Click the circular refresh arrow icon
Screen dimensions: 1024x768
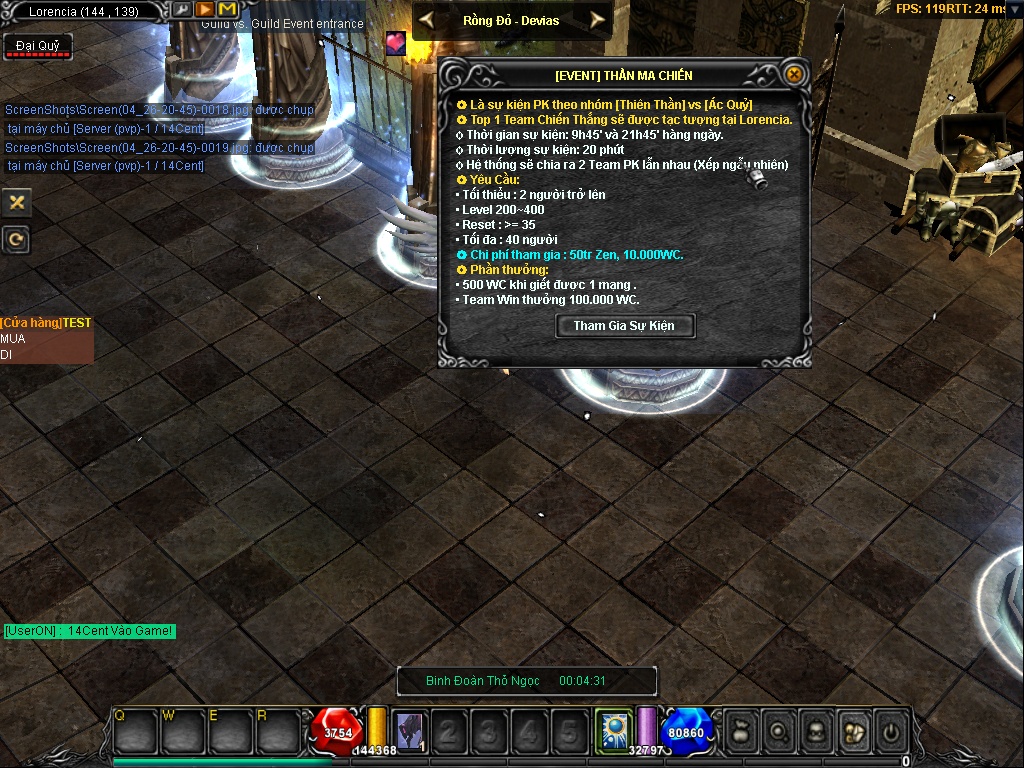pyautogui.click(x=16, y=239)
